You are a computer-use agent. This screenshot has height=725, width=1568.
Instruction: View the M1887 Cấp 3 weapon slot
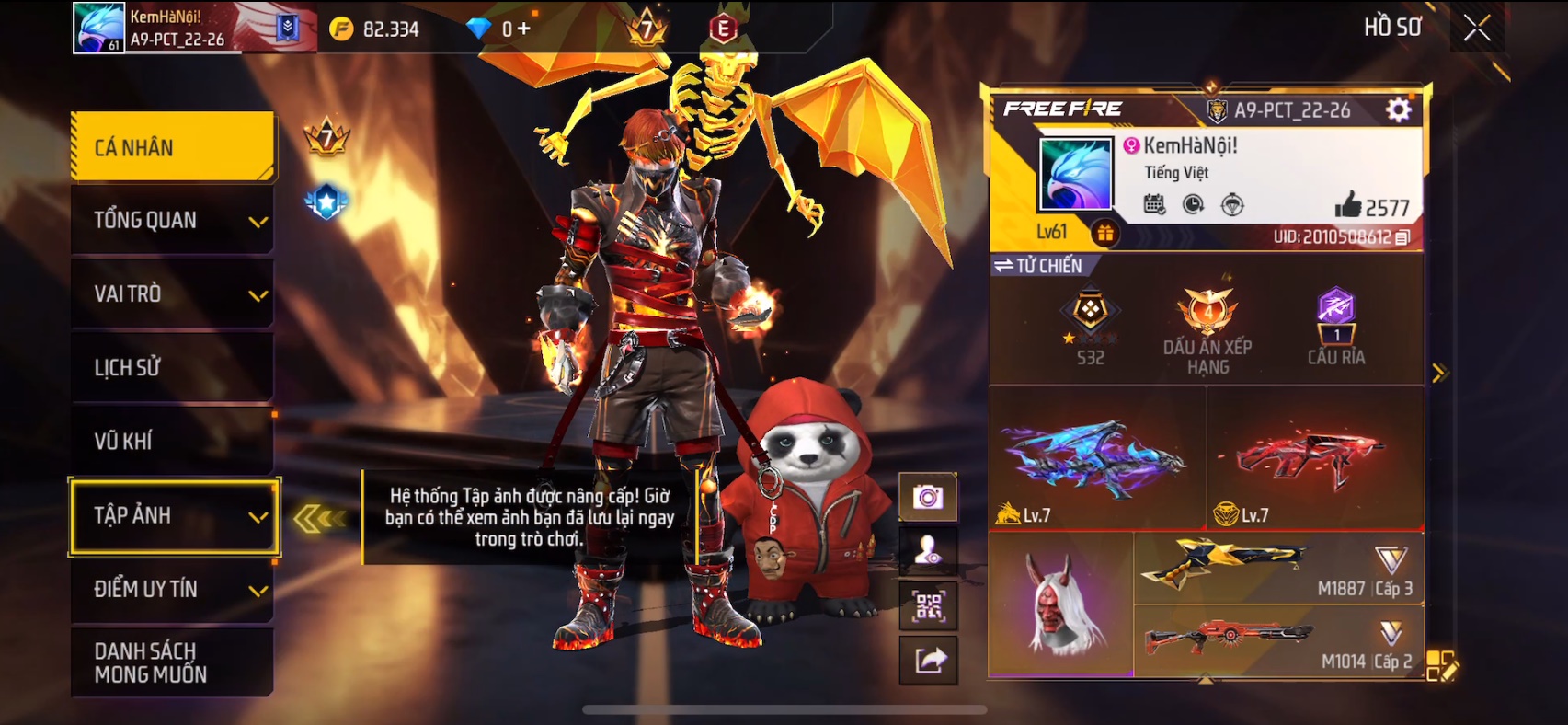click(x=1278, y=568)
